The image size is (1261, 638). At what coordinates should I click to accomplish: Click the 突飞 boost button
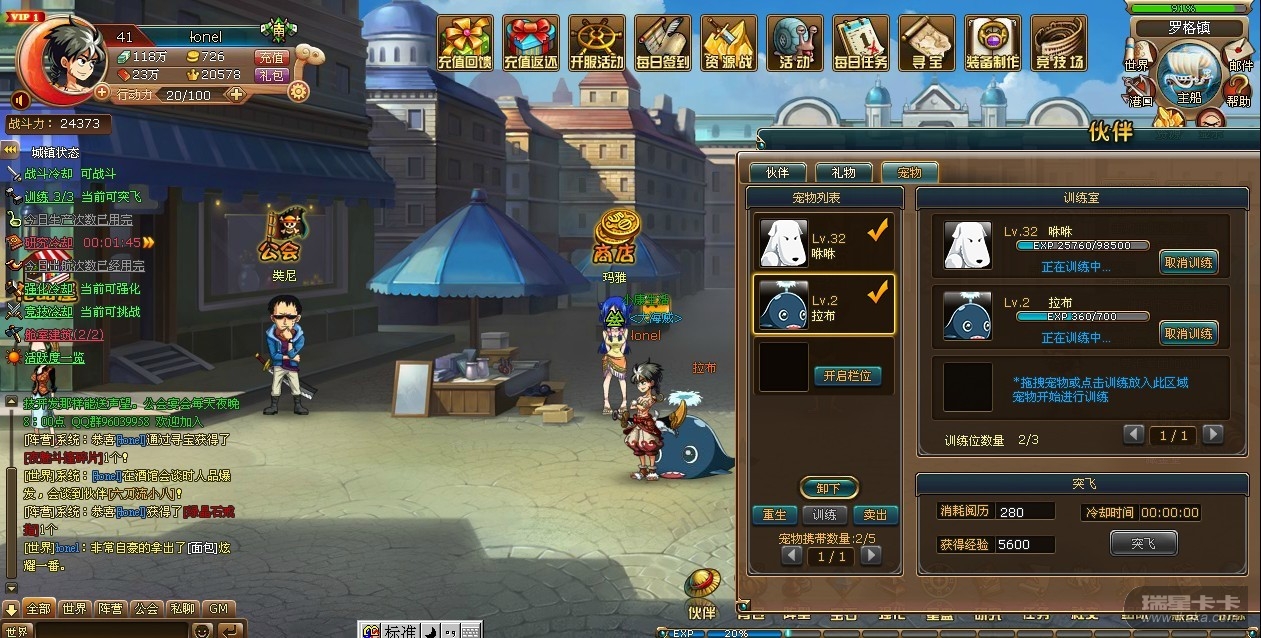pyautogui.click(x=1143, y=543)
